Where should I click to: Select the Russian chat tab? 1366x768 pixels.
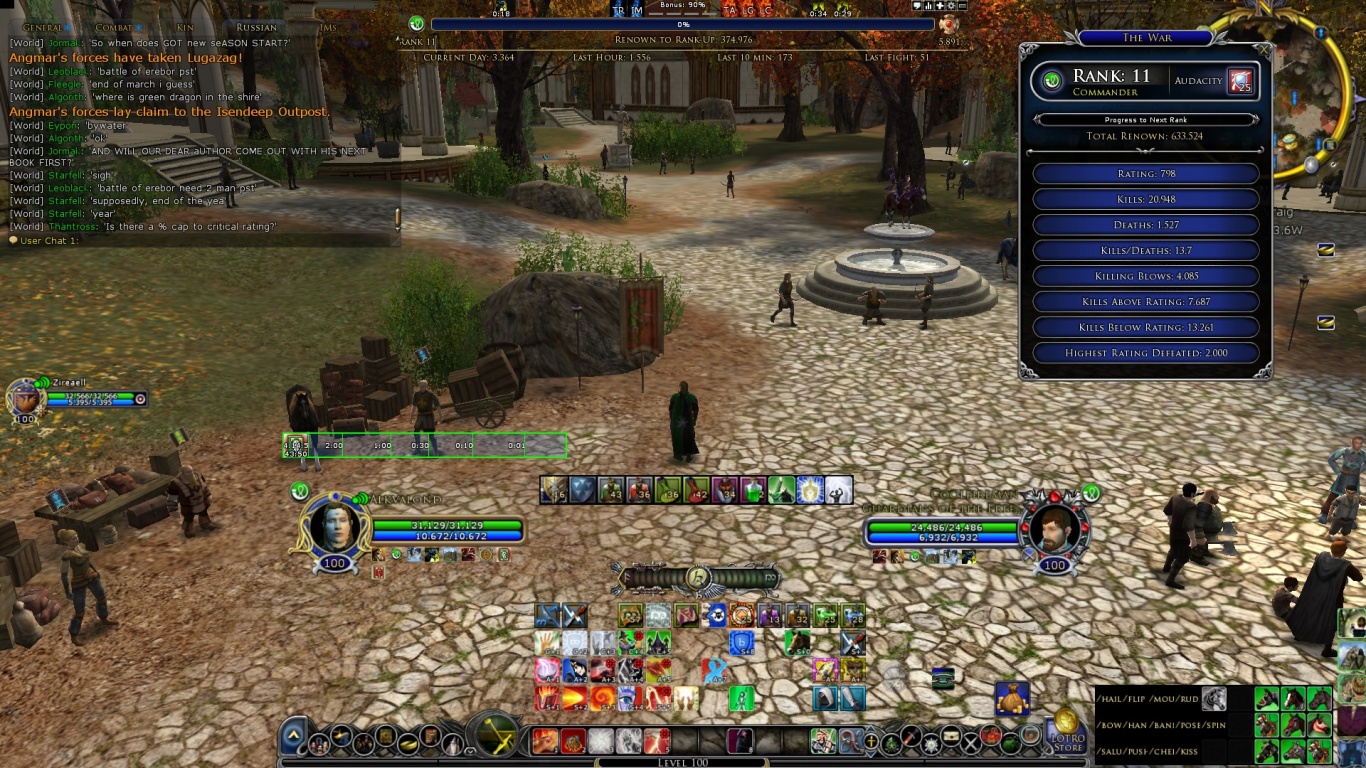[257, 27]
